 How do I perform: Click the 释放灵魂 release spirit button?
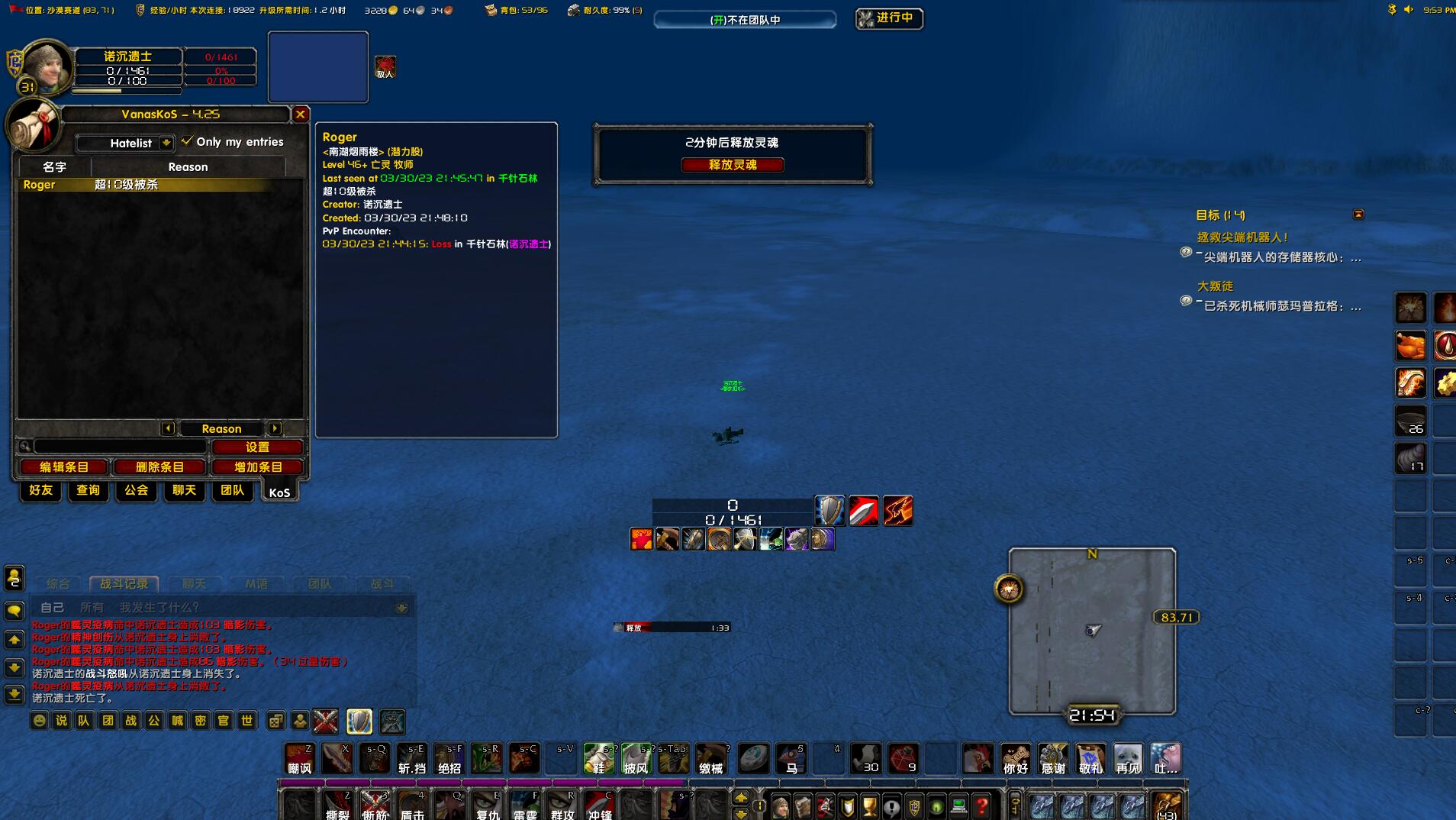(732, 165)
